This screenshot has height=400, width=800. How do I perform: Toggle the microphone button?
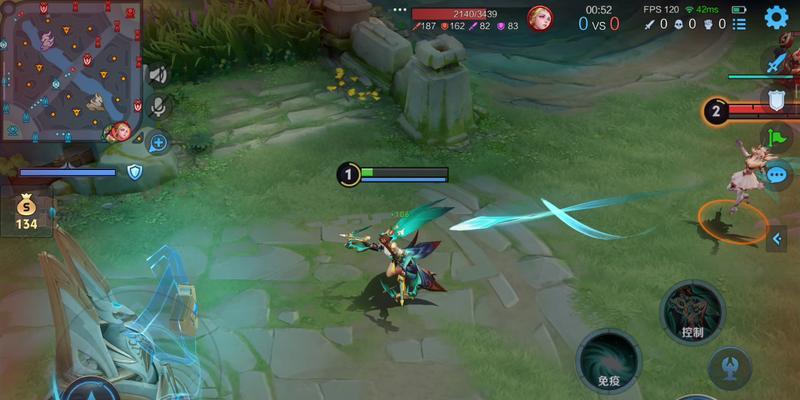click(158, 106)
